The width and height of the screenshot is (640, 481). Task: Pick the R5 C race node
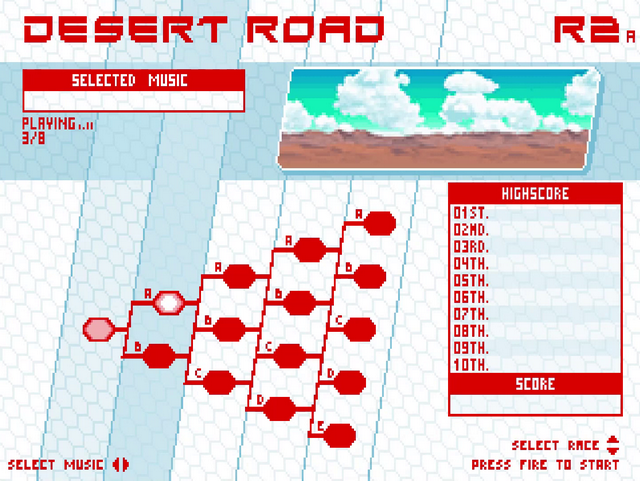pos(357,328)
